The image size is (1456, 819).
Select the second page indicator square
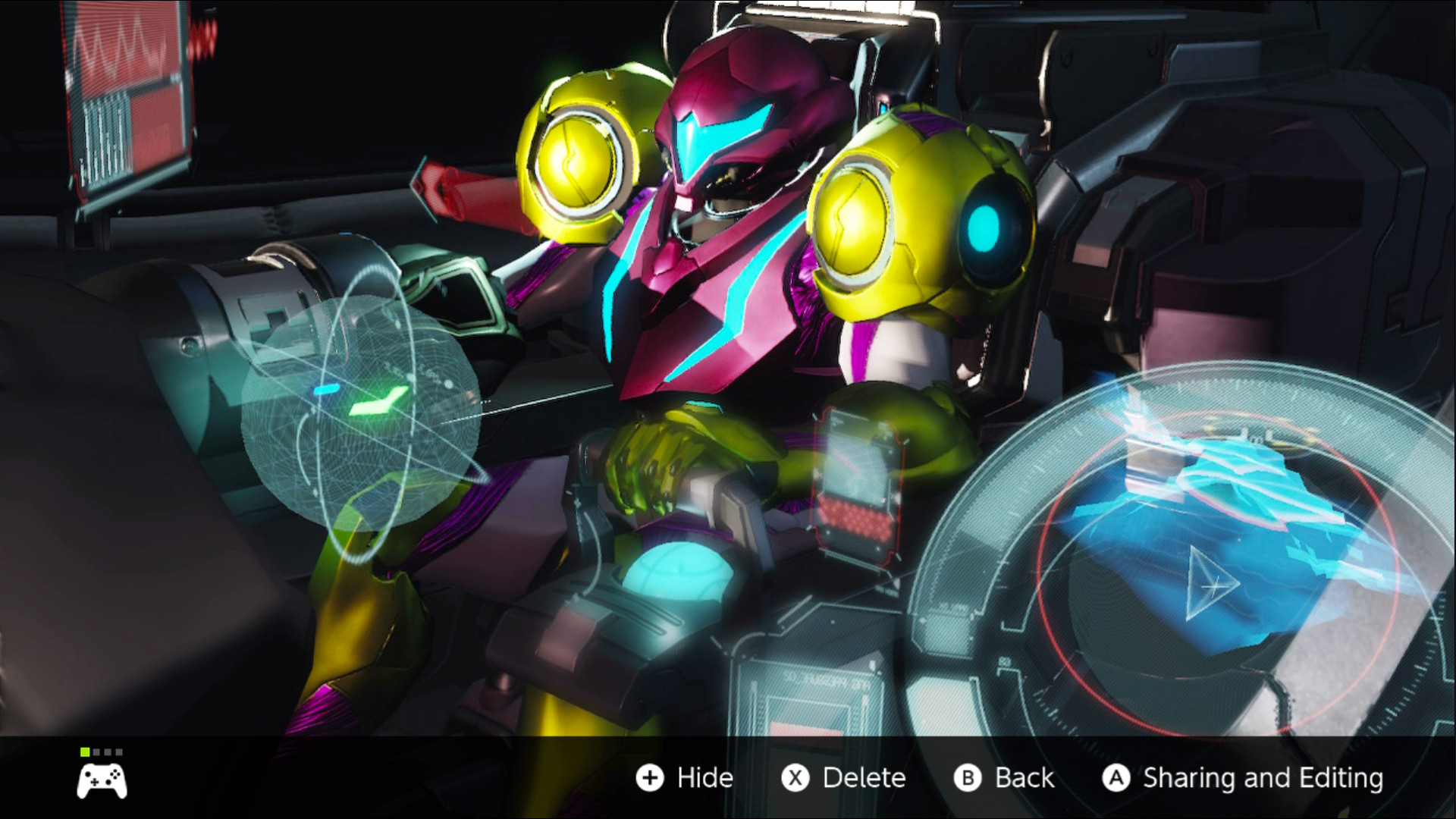click(x=96, y=752)
